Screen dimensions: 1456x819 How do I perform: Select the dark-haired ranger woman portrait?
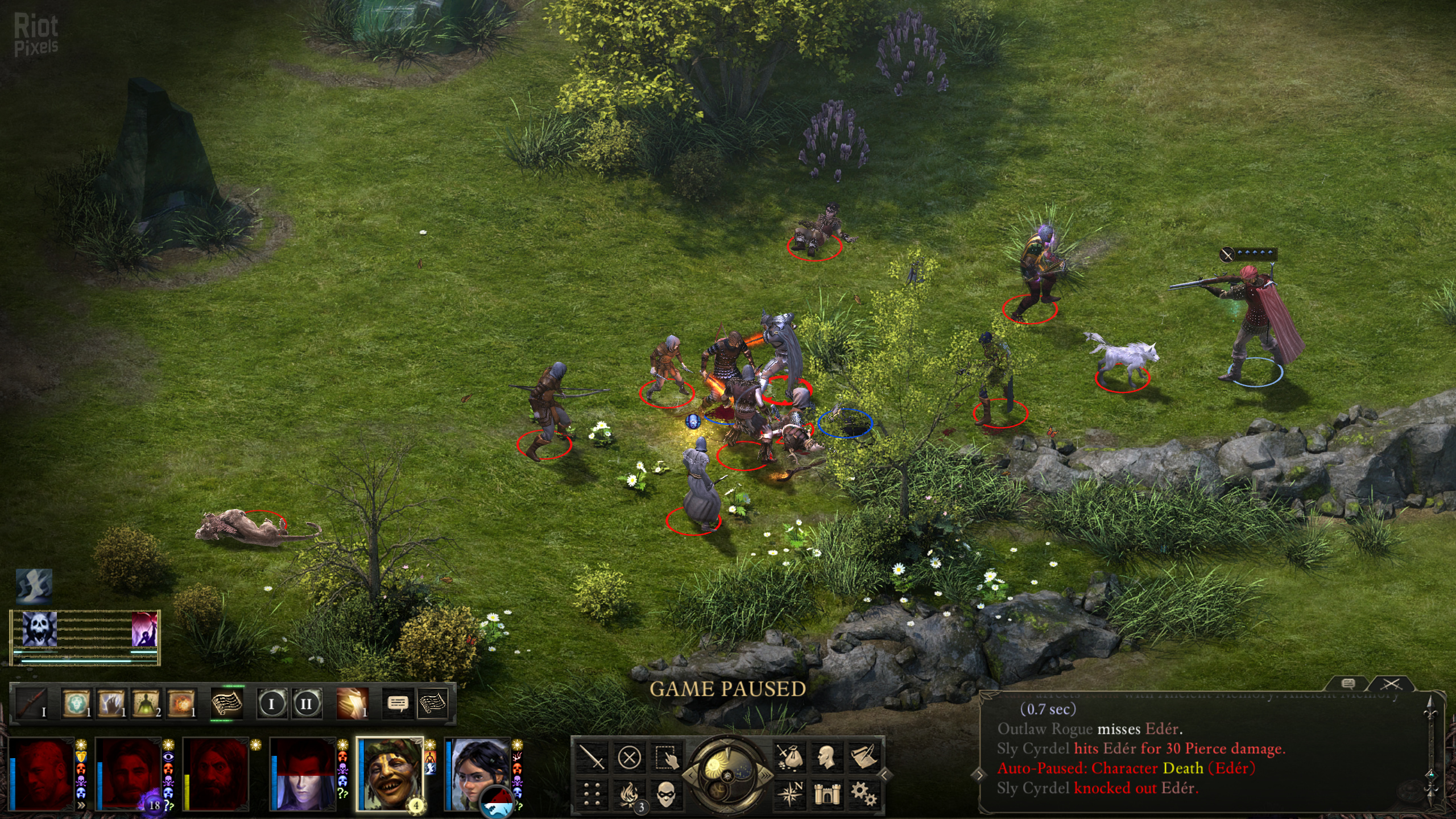point(477,773)
